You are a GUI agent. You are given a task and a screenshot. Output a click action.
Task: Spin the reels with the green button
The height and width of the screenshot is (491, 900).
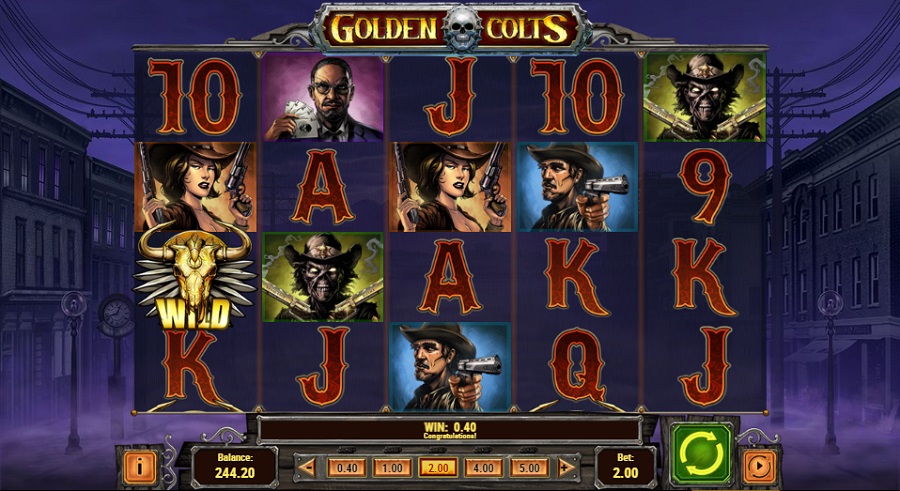(701, 455)
